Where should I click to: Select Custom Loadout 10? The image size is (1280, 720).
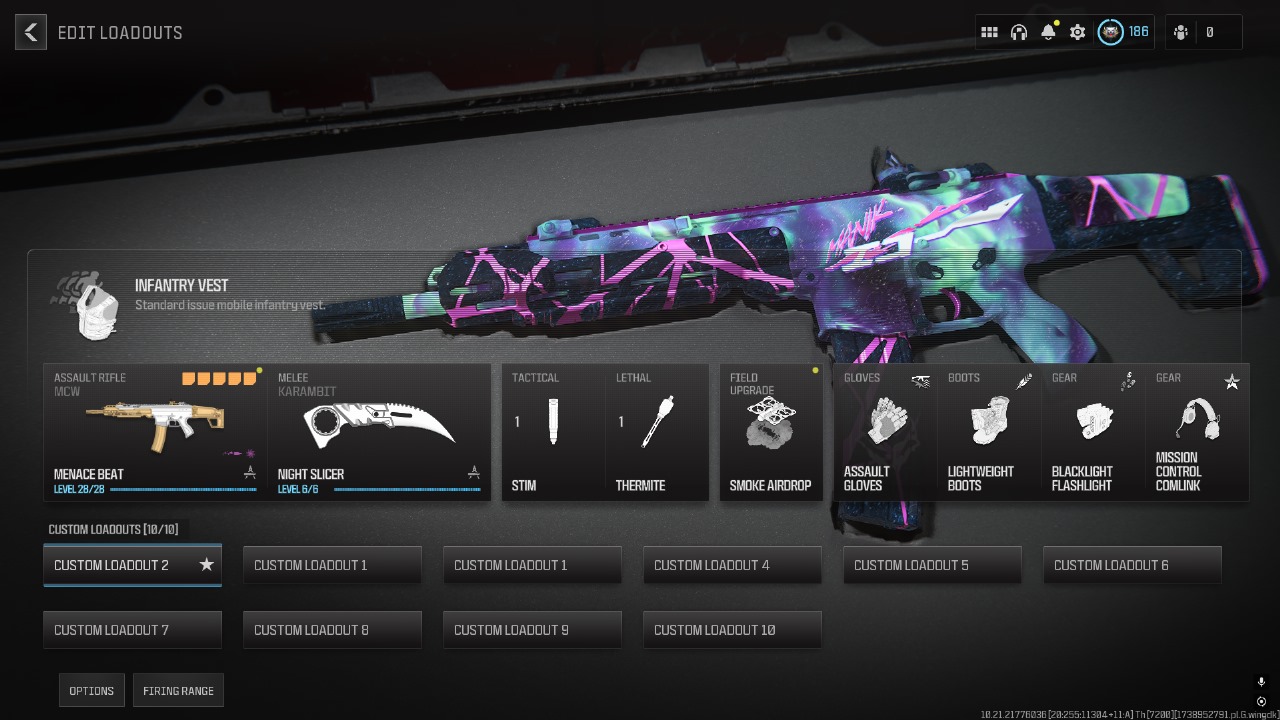coord(732,630)
